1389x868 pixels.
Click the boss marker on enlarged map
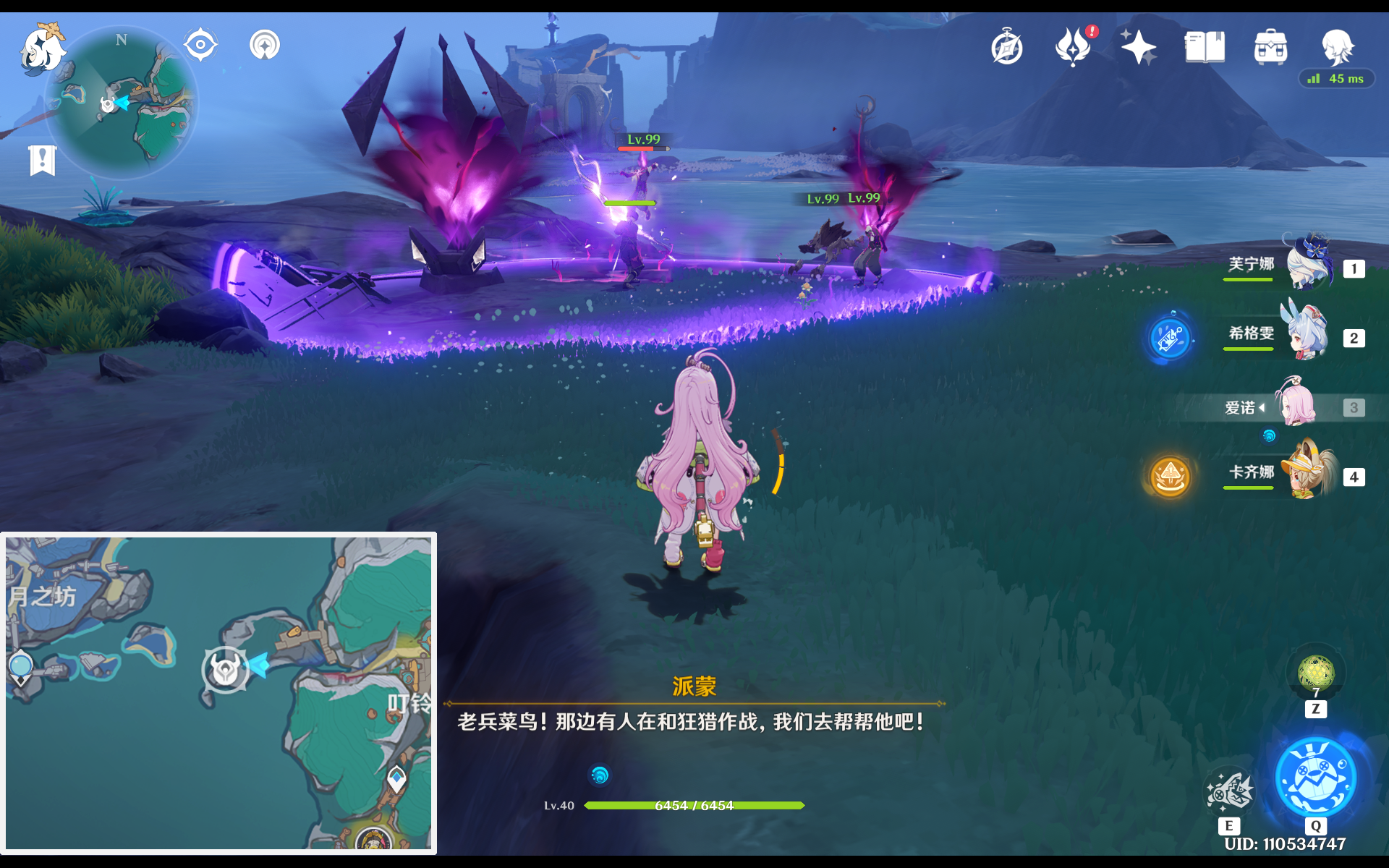(x=226, y=670)
